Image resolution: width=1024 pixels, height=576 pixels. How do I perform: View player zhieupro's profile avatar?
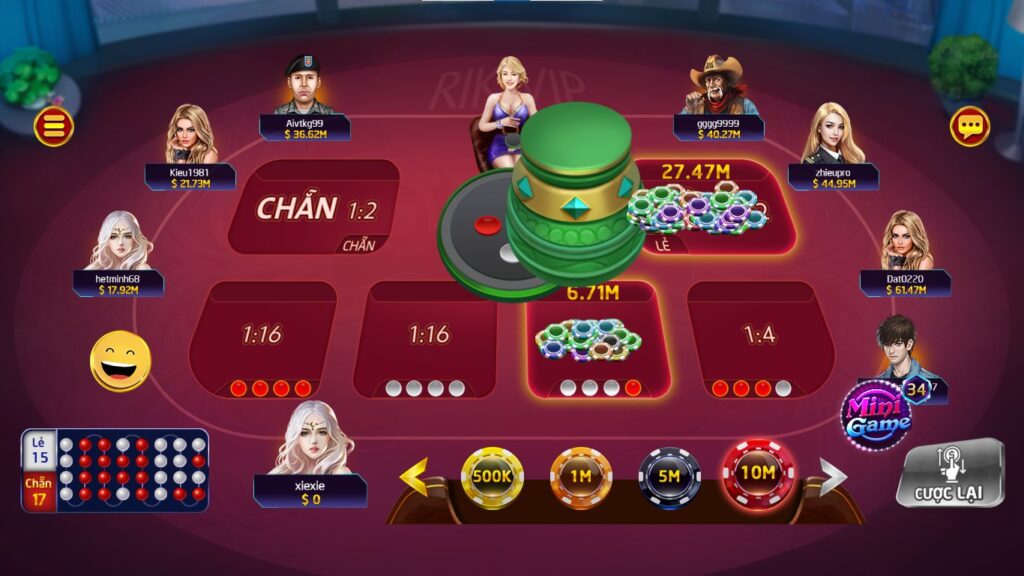pyautogui.click(x=833, y=133)
